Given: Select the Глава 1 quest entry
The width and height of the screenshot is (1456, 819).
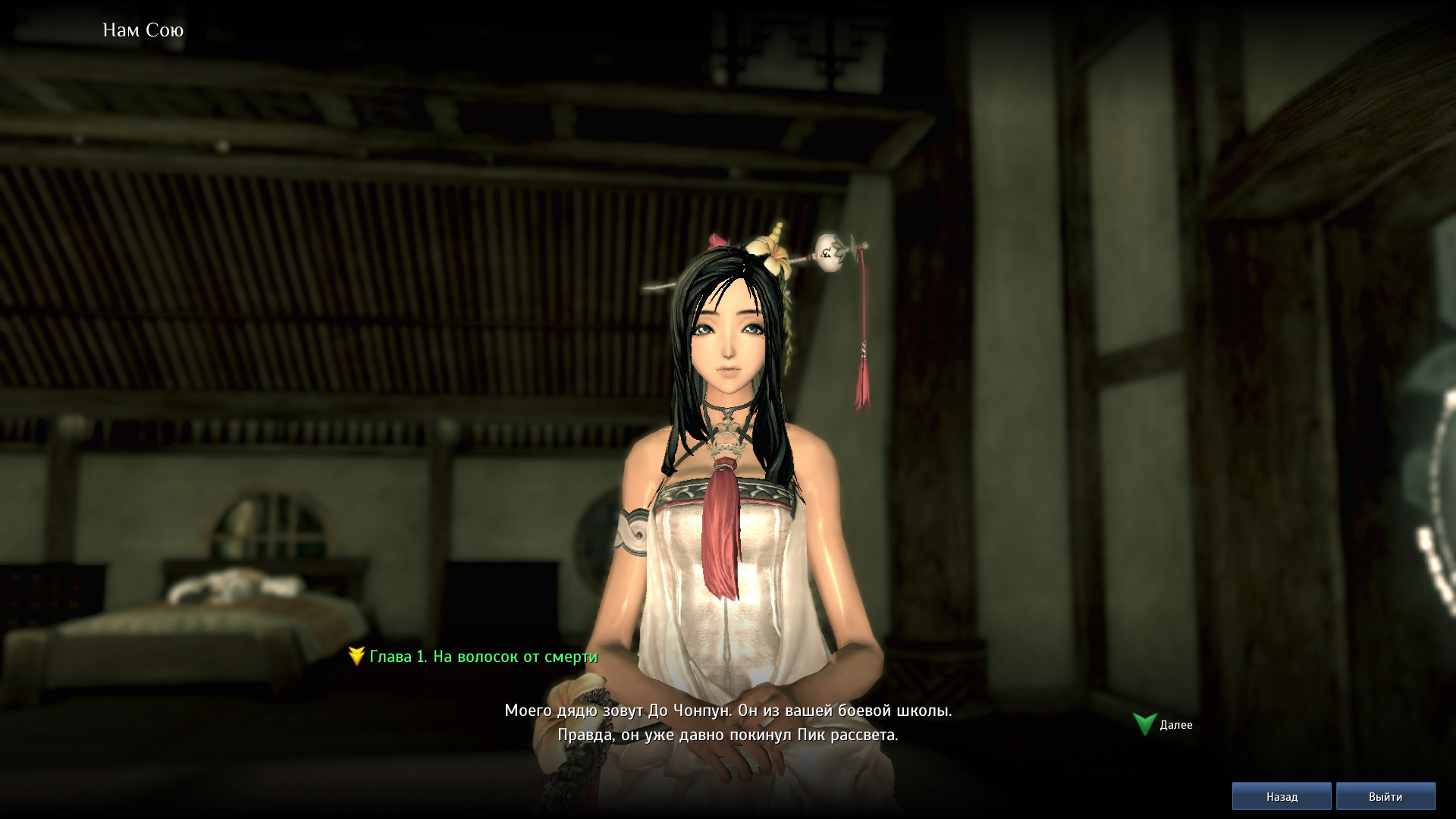Looking at the screenshot, I should point(482,657).
